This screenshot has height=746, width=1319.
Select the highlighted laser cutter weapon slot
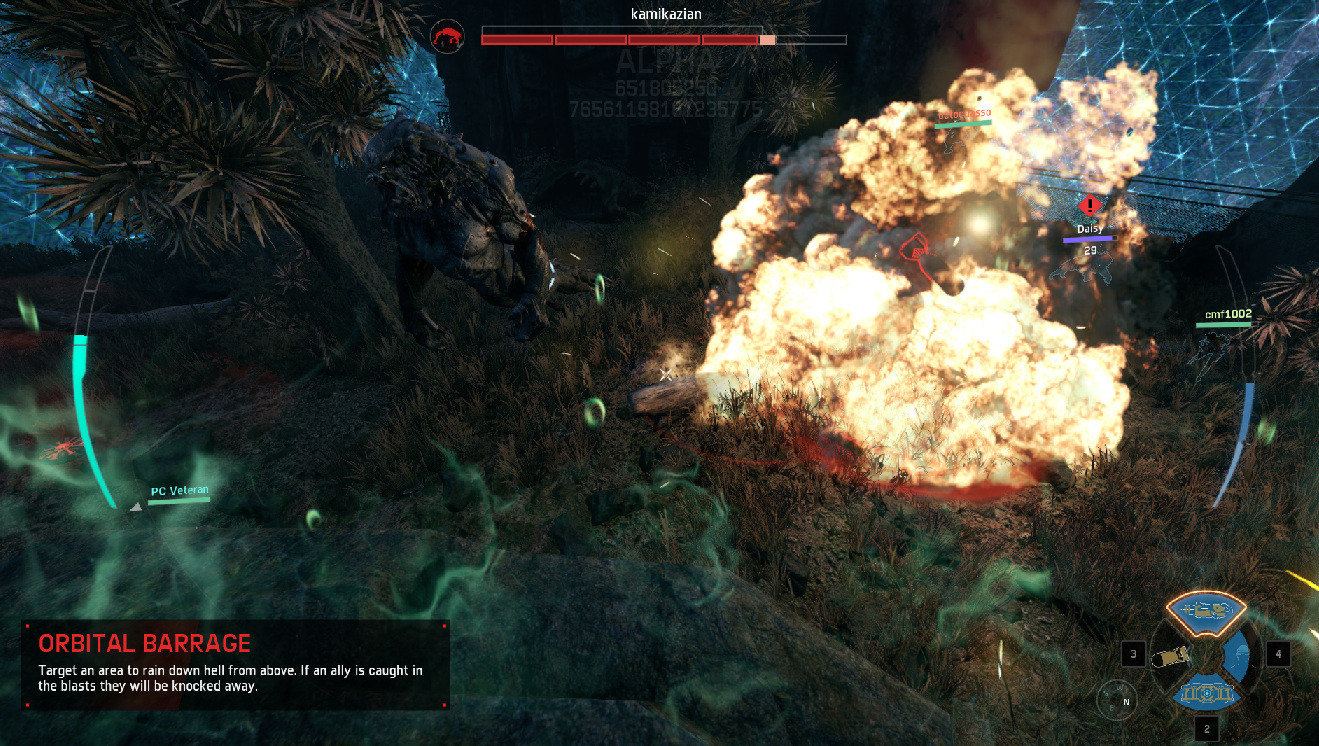coord(1206,607)
